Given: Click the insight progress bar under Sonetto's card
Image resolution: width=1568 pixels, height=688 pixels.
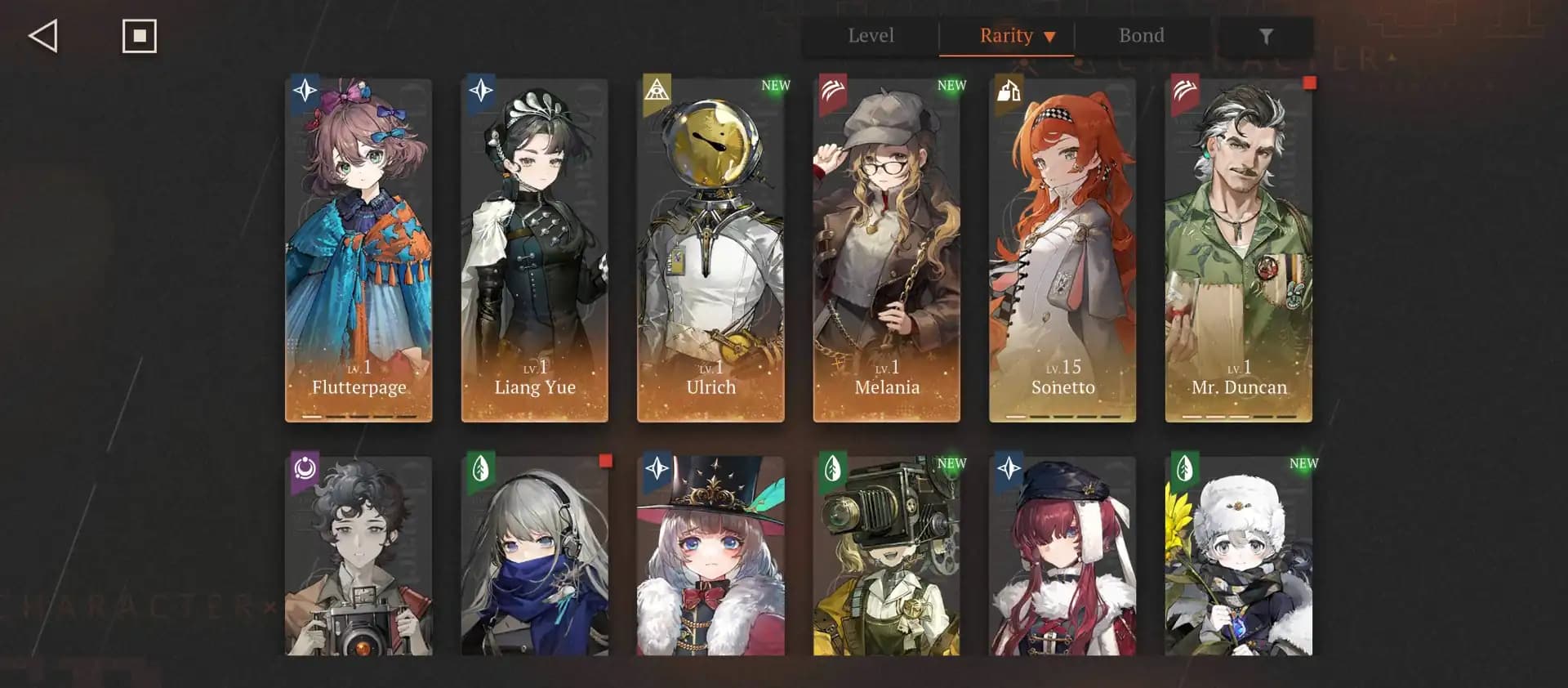Looking at the screenshot, I should point(1062,417).
